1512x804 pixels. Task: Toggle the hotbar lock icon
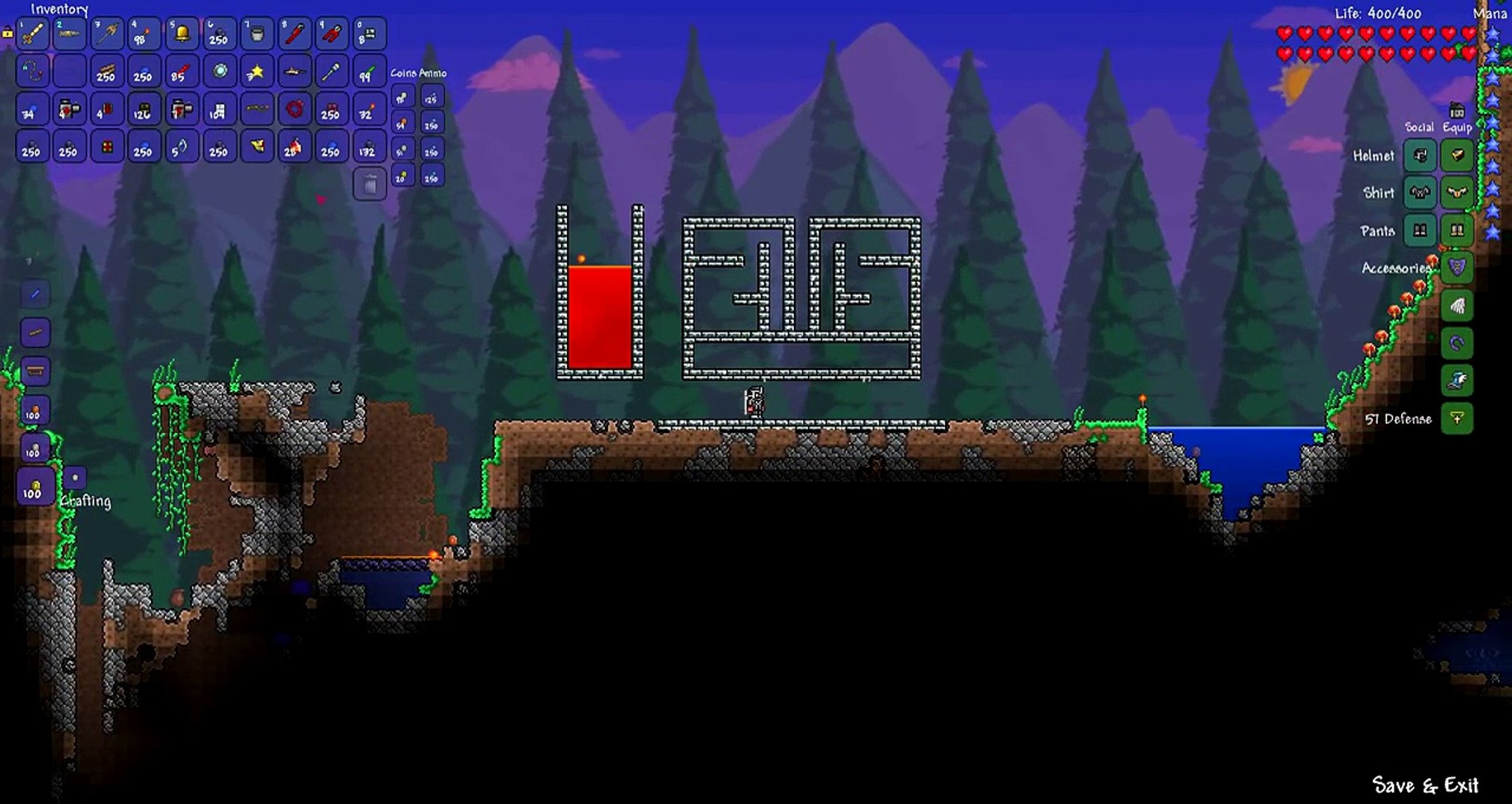coord(7,32)
